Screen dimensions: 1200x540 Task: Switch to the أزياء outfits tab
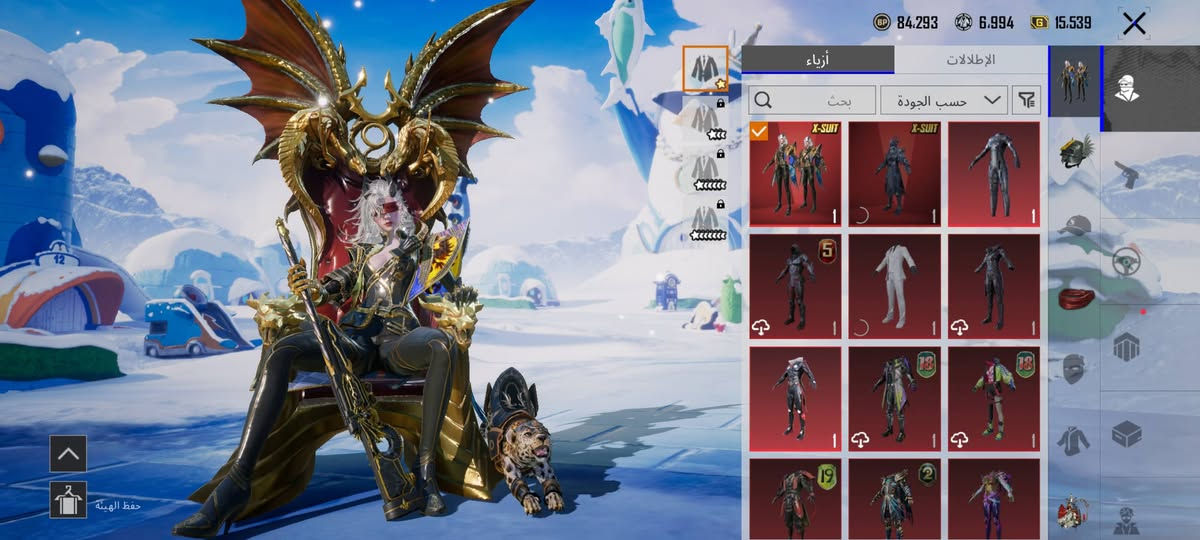tap(817, 60)
